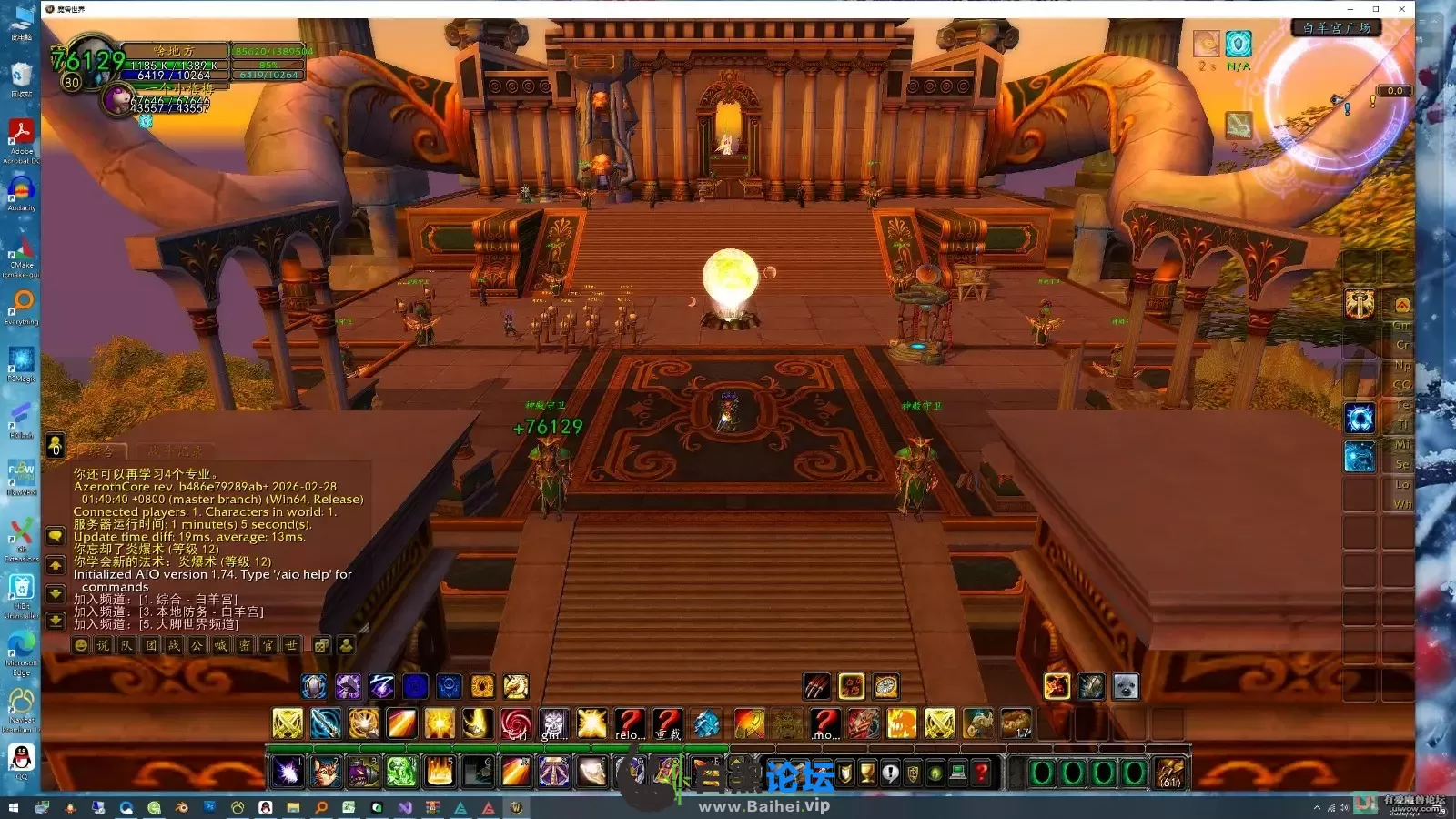Viewport: 1456px width, 819px height.
Task: Choose the 世 world-channel button
Action: point(291,645)
